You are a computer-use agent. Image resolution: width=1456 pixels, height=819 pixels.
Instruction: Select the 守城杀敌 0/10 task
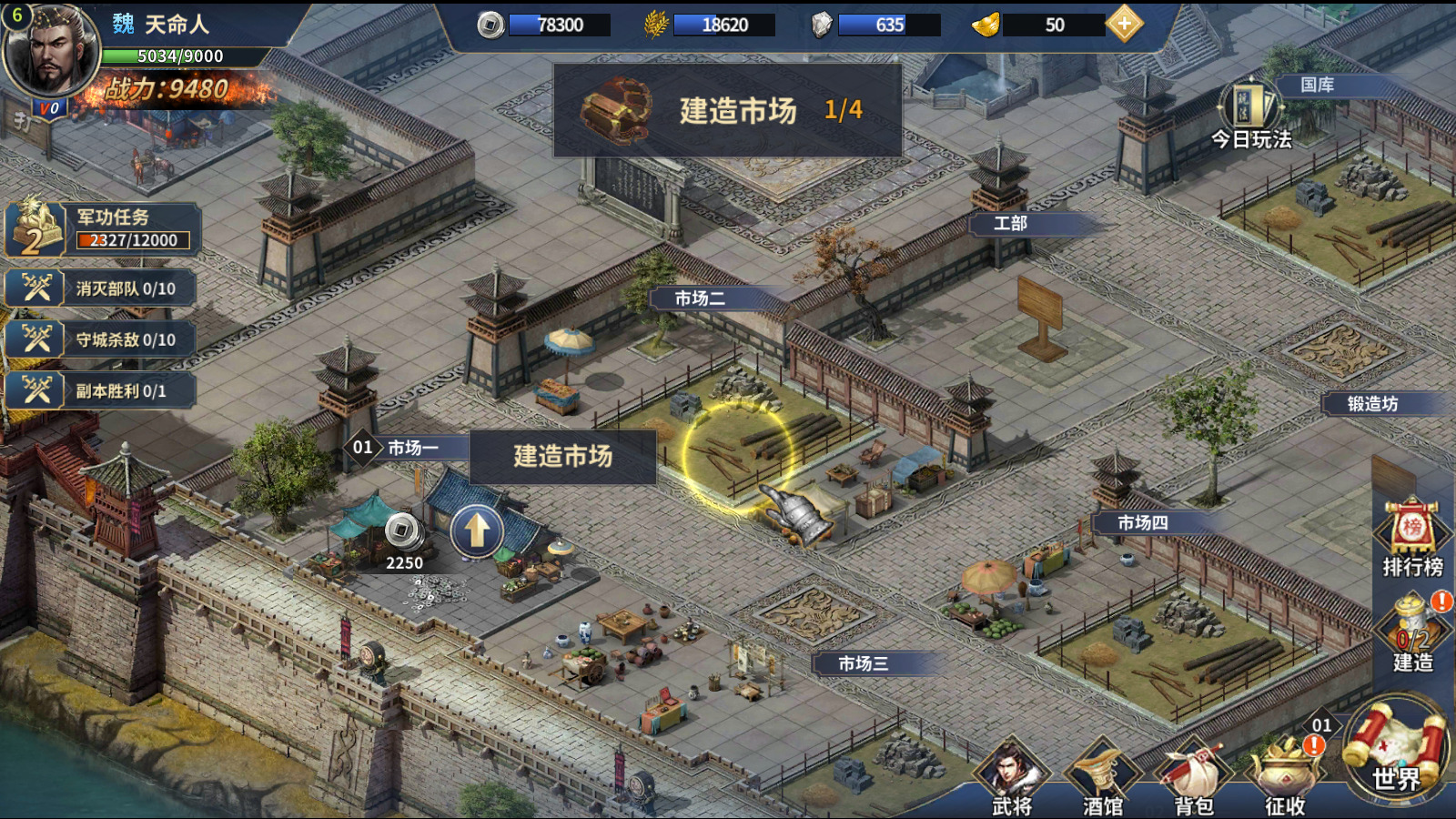click(102, 339)
